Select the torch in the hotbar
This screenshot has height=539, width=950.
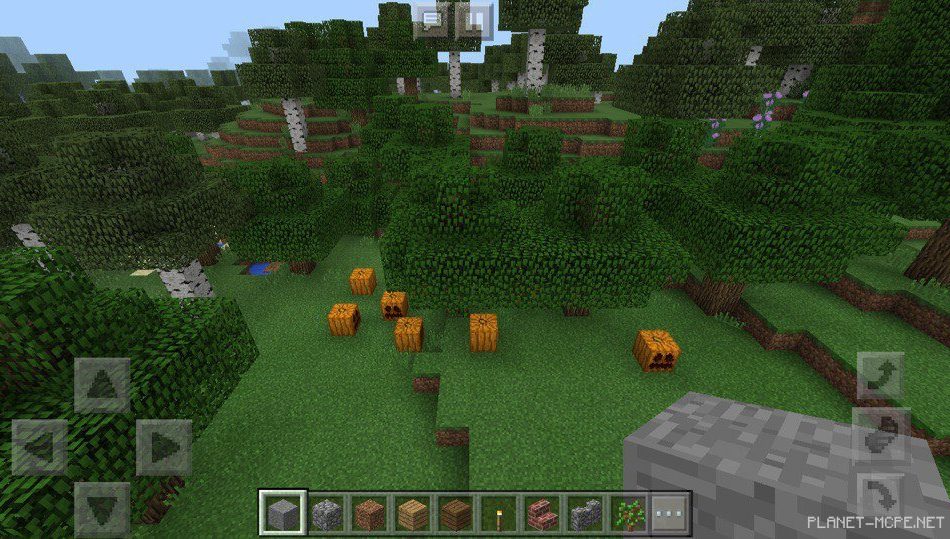tap(498, 514)
